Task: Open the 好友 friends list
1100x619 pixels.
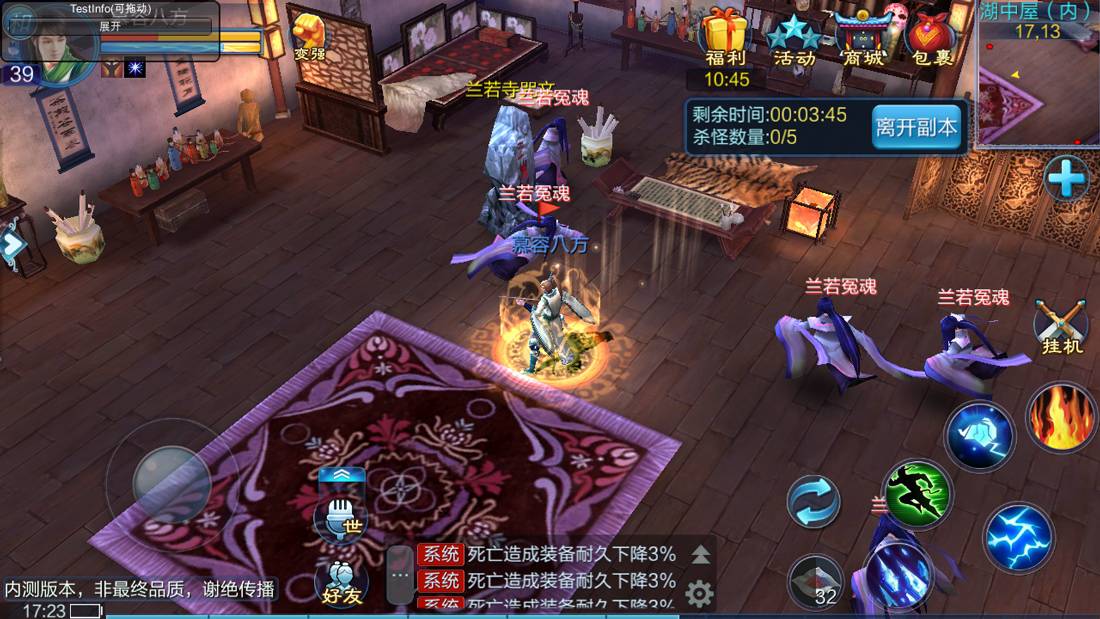Action: [x=340, y=582]
